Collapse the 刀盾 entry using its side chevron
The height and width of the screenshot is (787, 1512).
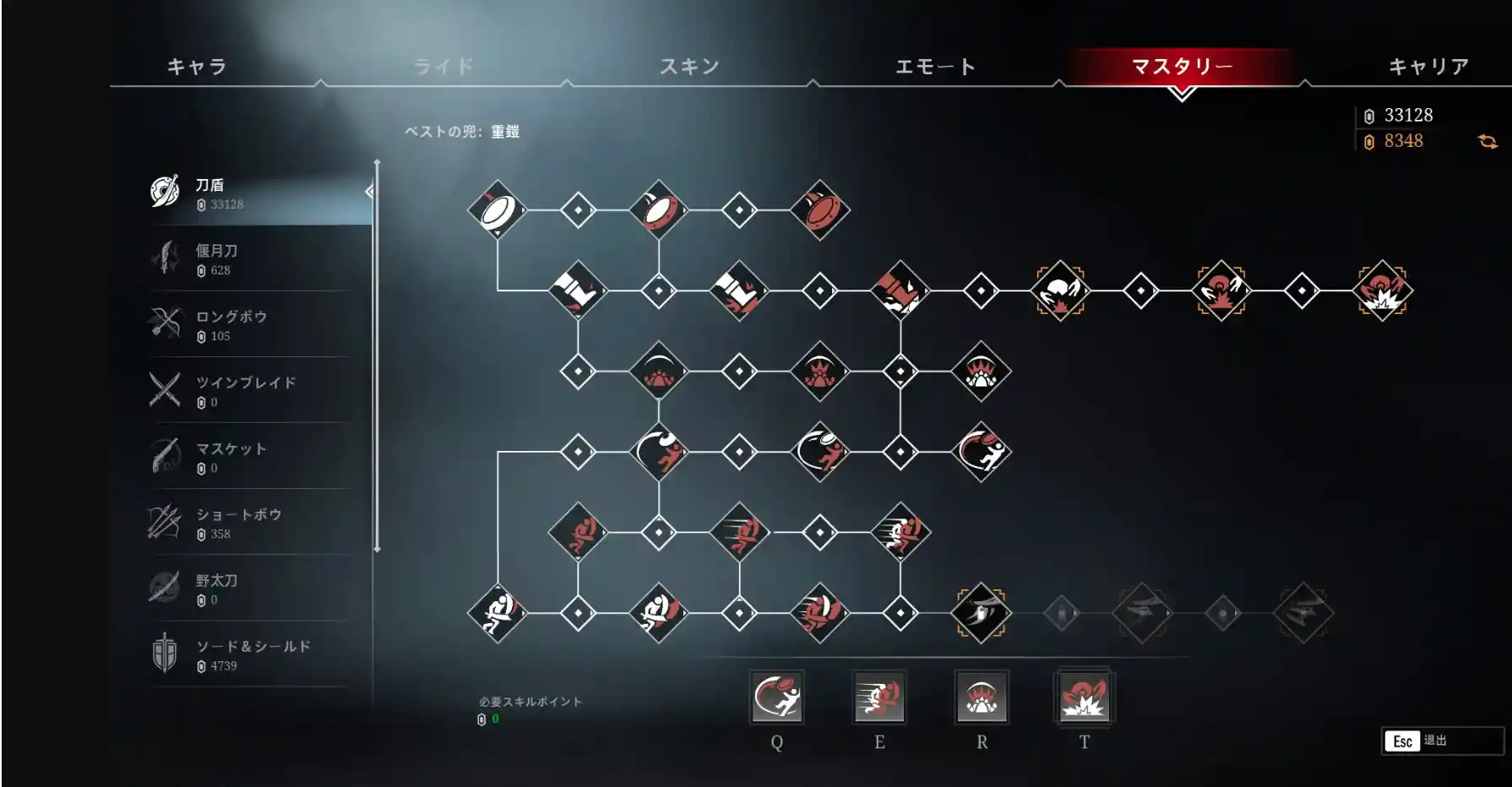point(368,193)
